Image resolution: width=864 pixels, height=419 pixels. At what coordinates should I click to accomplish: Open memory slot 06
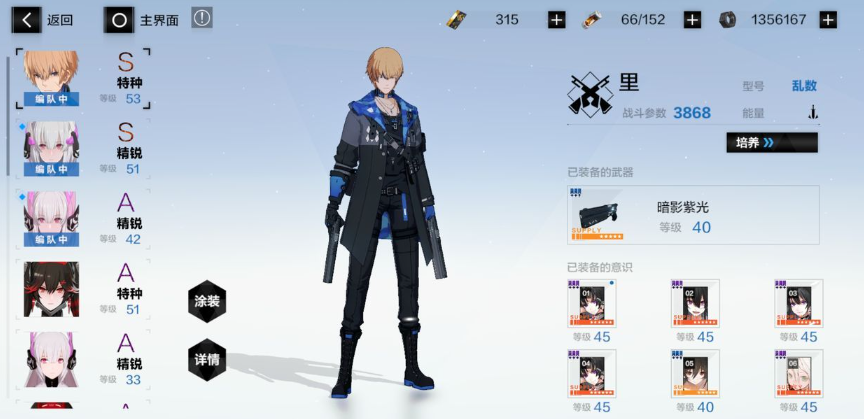click(x=798, y=375)
